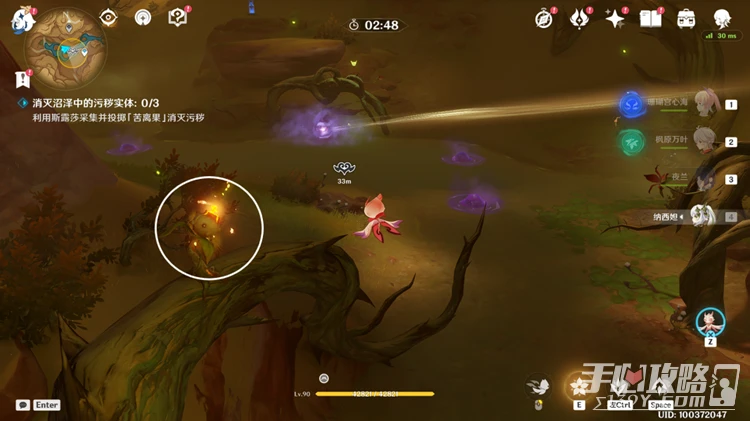
Task: Select active party member 纳西妲
Action: point(703,215)
